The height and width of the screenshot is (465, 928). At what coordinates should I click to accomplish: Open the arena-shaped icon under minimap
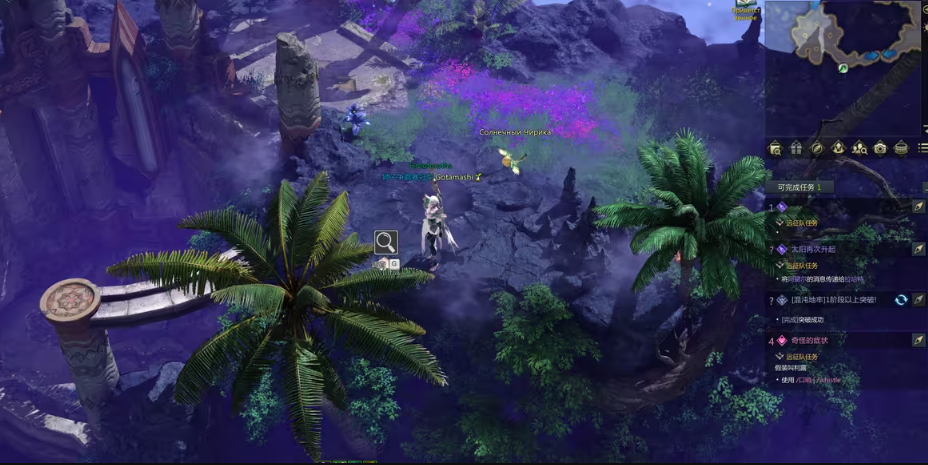tap(901, 148)
